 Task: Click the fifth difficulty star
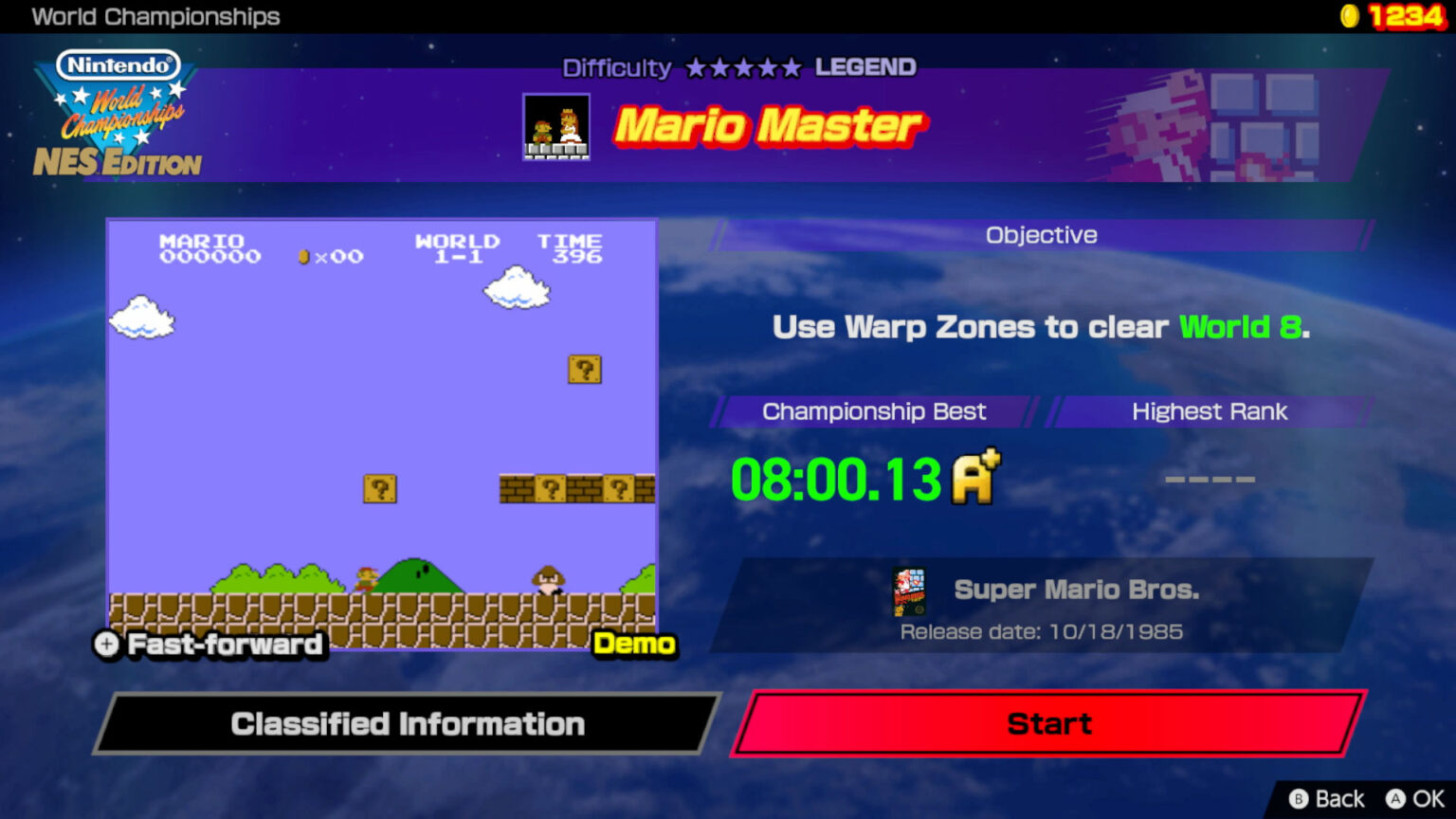point(792,67)
